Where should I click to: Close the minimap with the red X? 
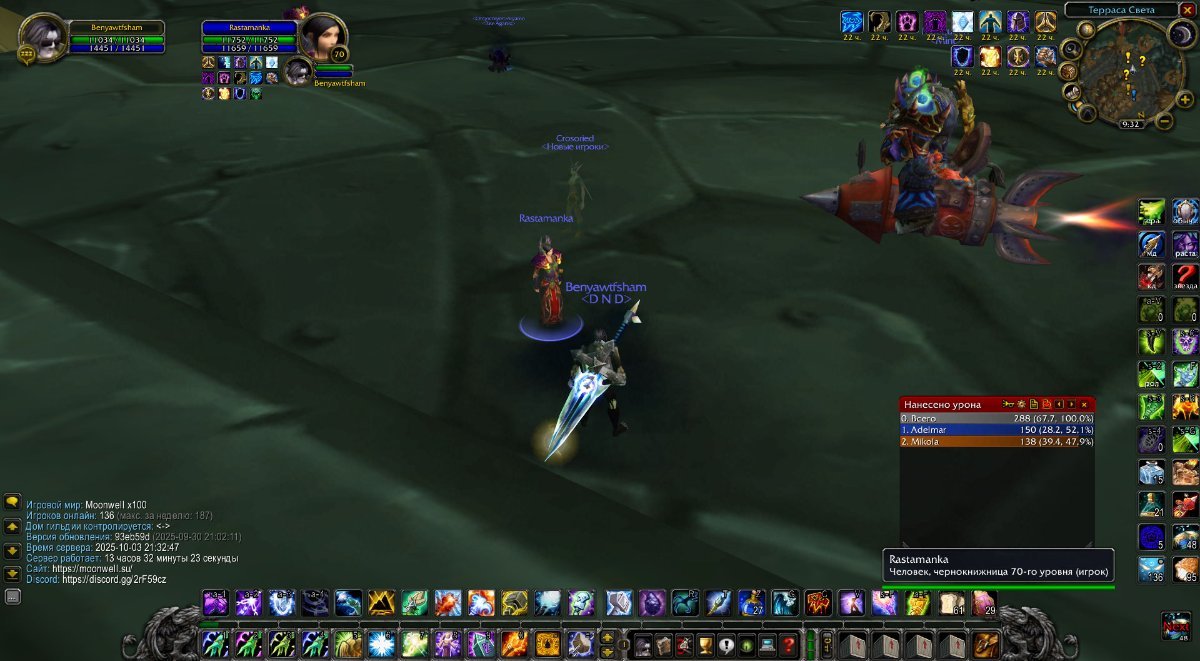[x=1187, y=10]
